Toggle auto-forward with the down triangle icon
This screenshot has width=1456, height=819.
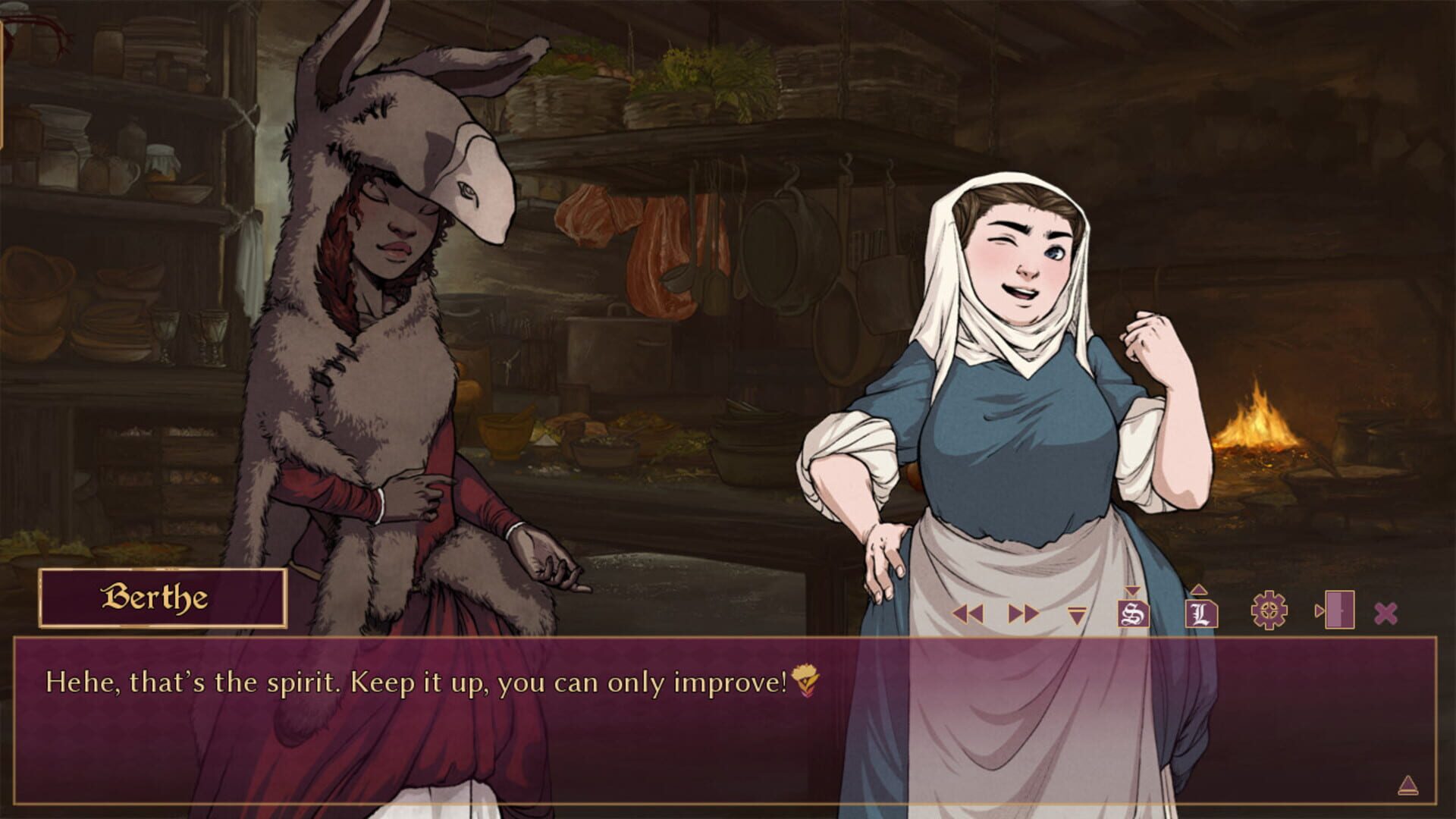tap(1077, 614)
